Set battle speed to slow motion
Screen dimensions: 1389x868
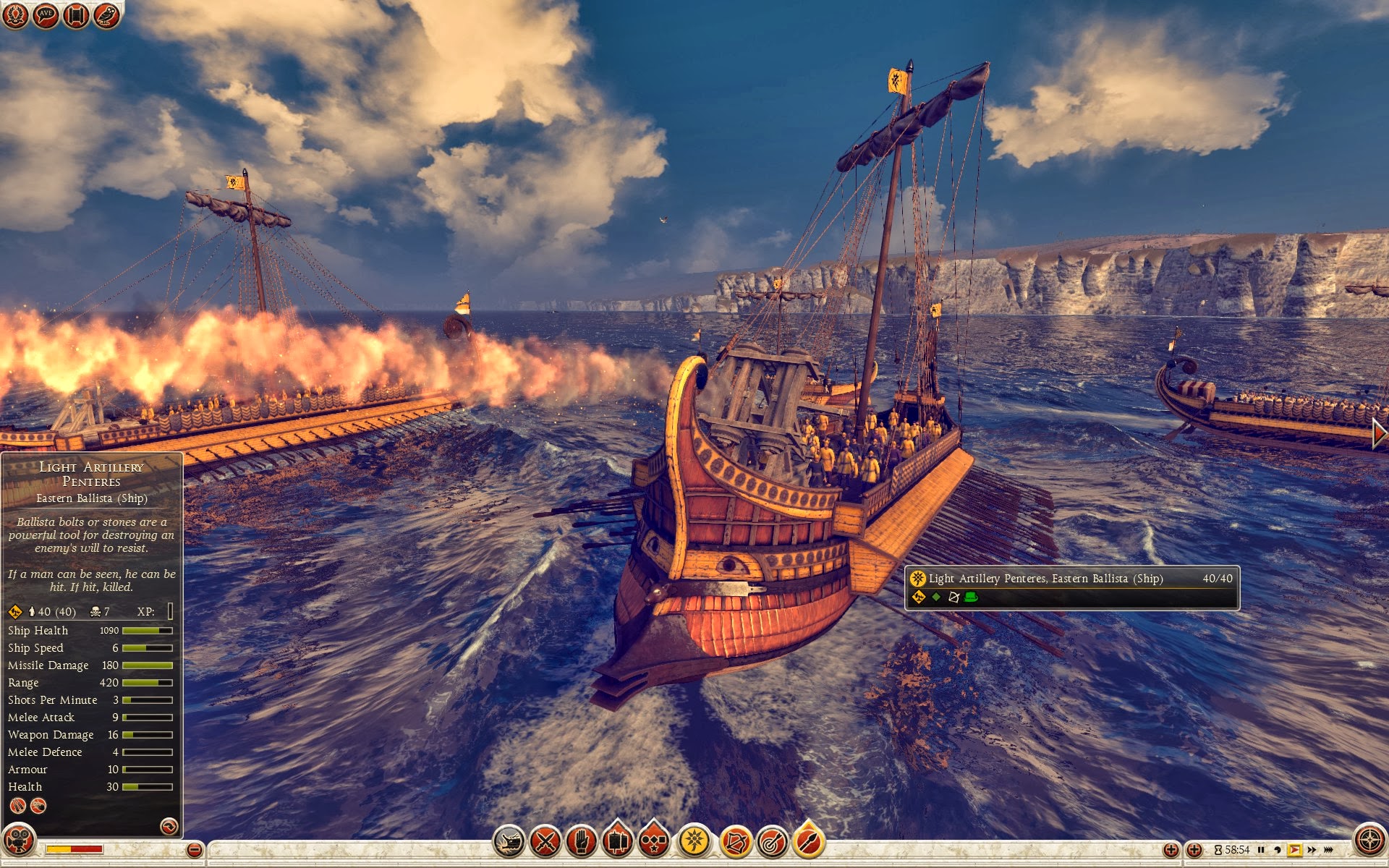(x=1278, y=850)
